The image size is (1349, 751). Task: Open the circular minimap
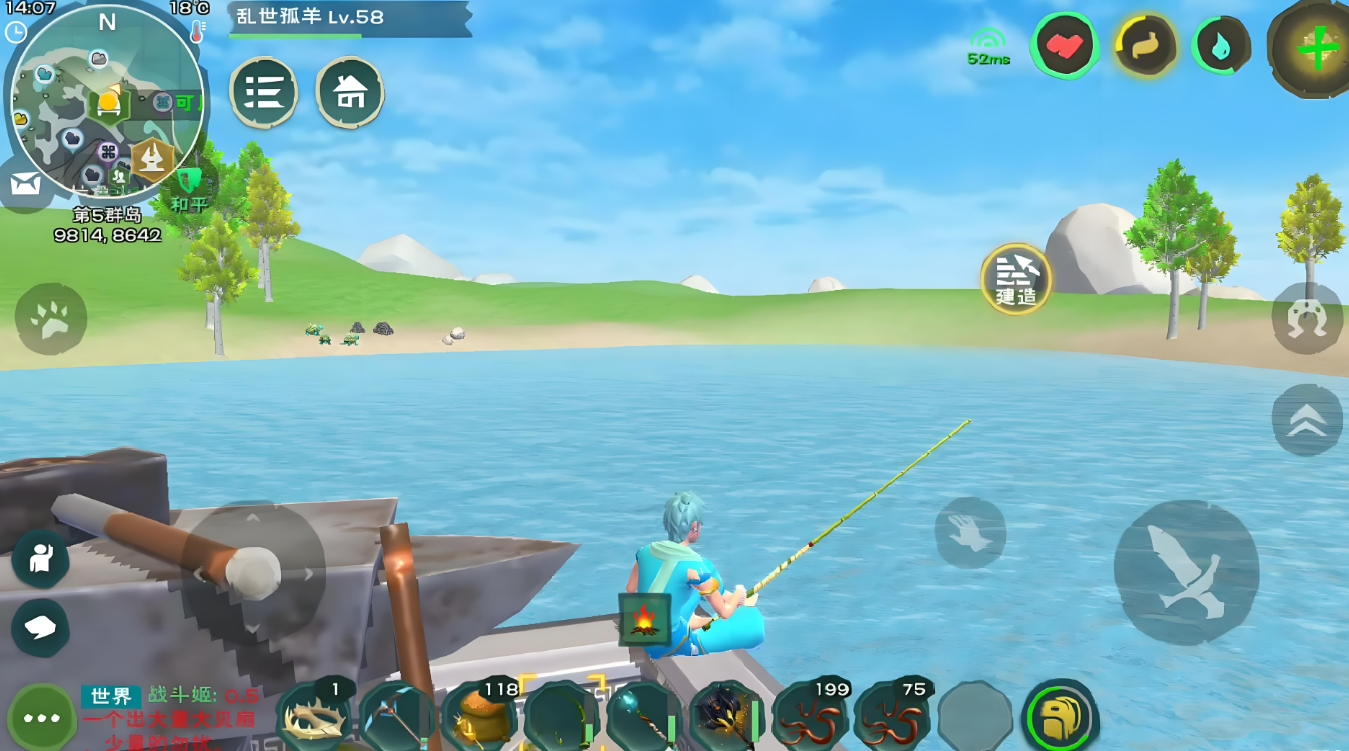(105, 100)
